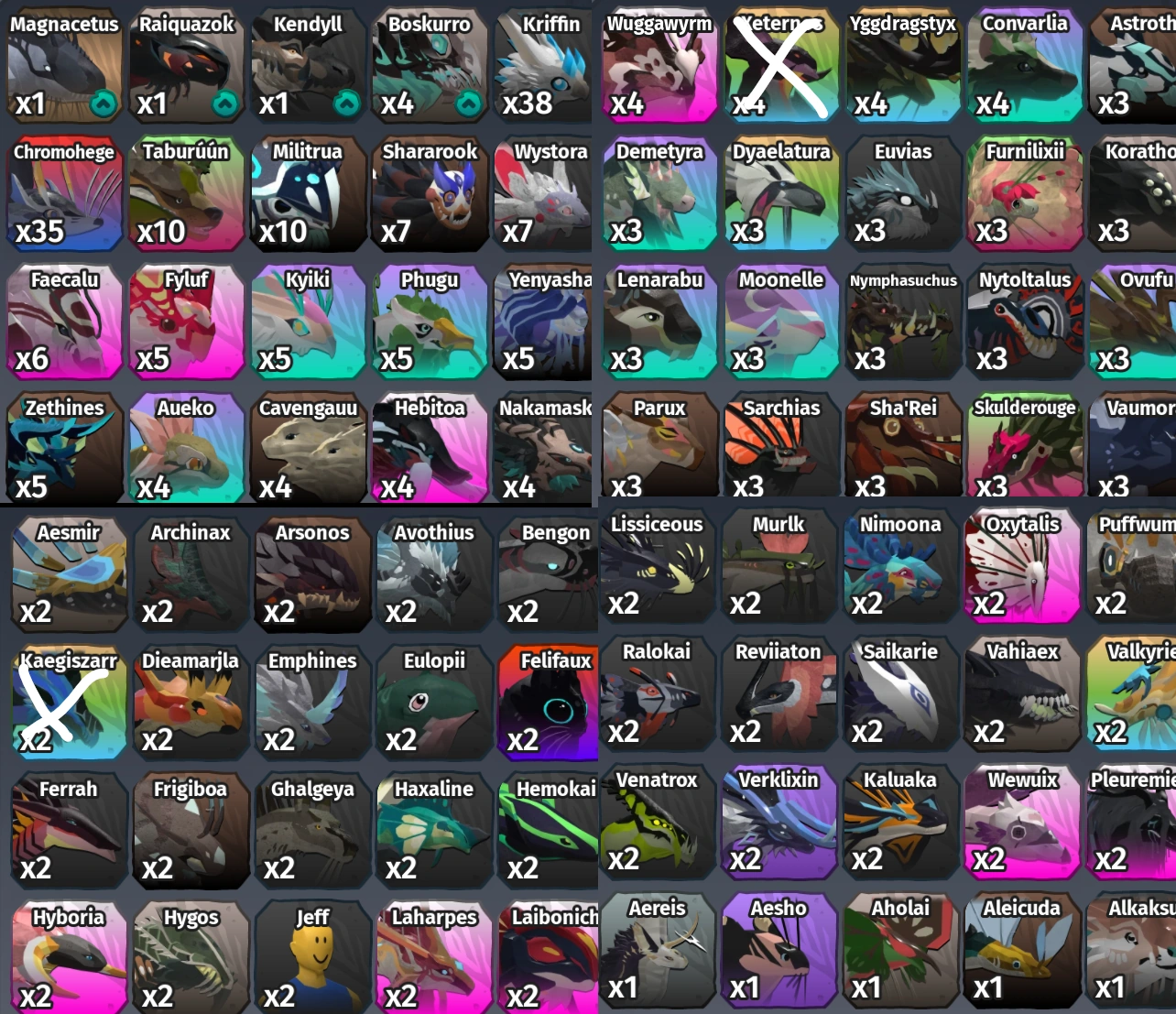Select the Venatrox card
Image resolution: width=1176 pixels, height=1014 pixels.
658,822
